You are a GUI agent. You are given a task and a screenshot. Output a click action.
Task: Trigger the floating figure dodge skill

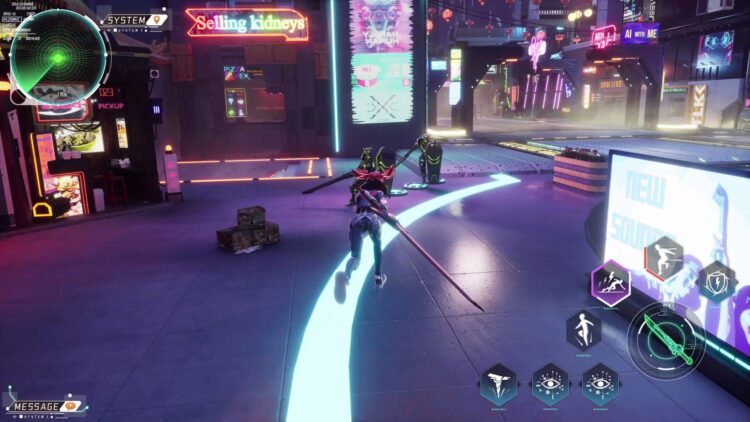(x=583, y=329)
